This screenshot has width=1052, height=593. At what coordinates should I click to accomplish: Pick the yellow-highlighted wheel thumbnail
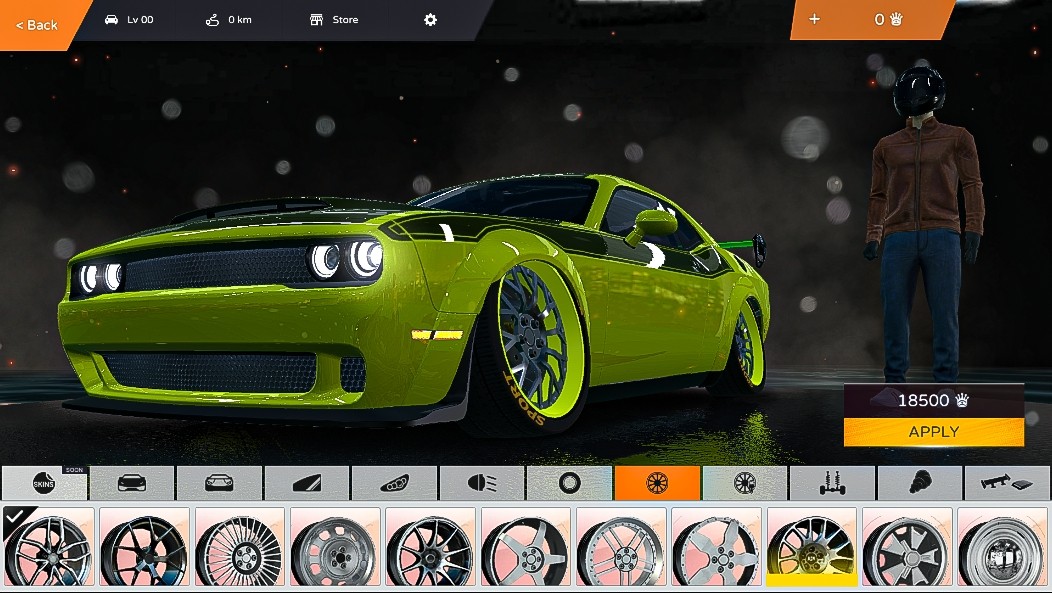(x=811, y=546)
